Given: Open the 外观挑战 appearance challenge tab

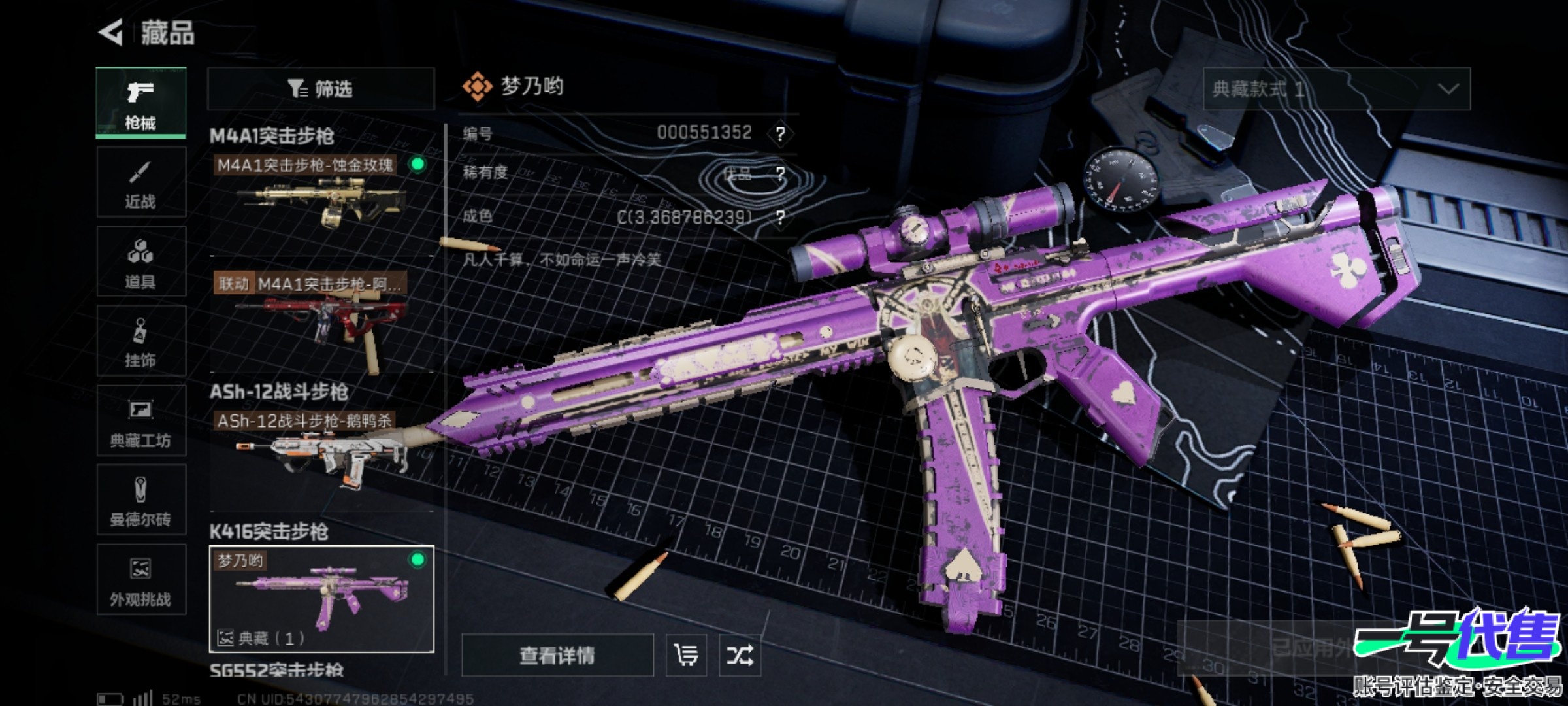Looking at the screenshot, I should [140, 580].
